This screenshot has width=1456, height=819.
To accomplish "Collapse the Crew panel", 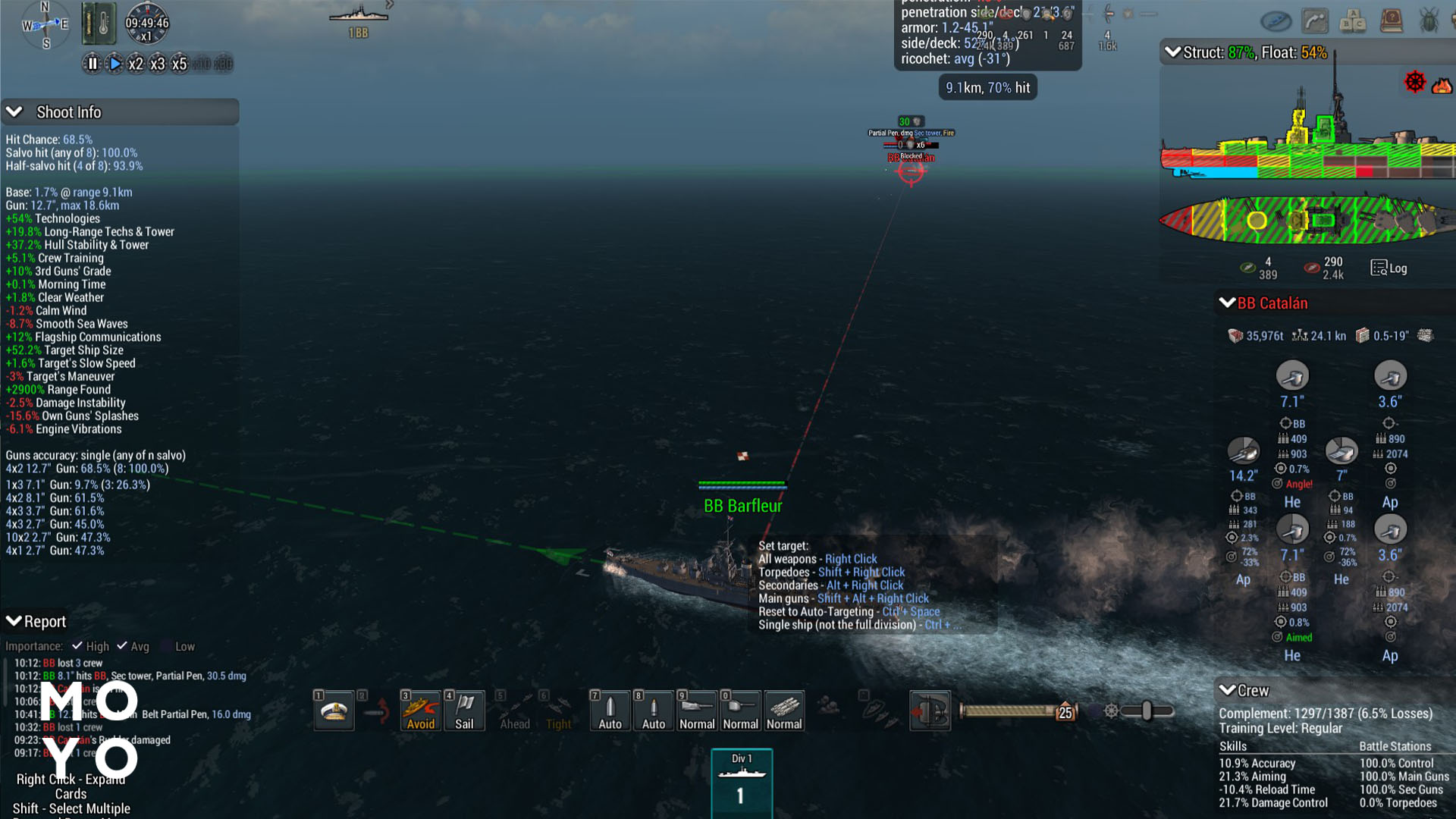I will [1227, 690].
